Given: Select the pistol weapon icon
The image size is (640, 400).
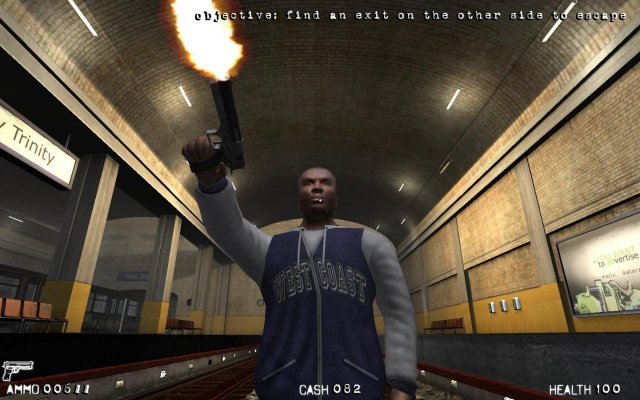Looking at the screenshot, I should point(17,370).
